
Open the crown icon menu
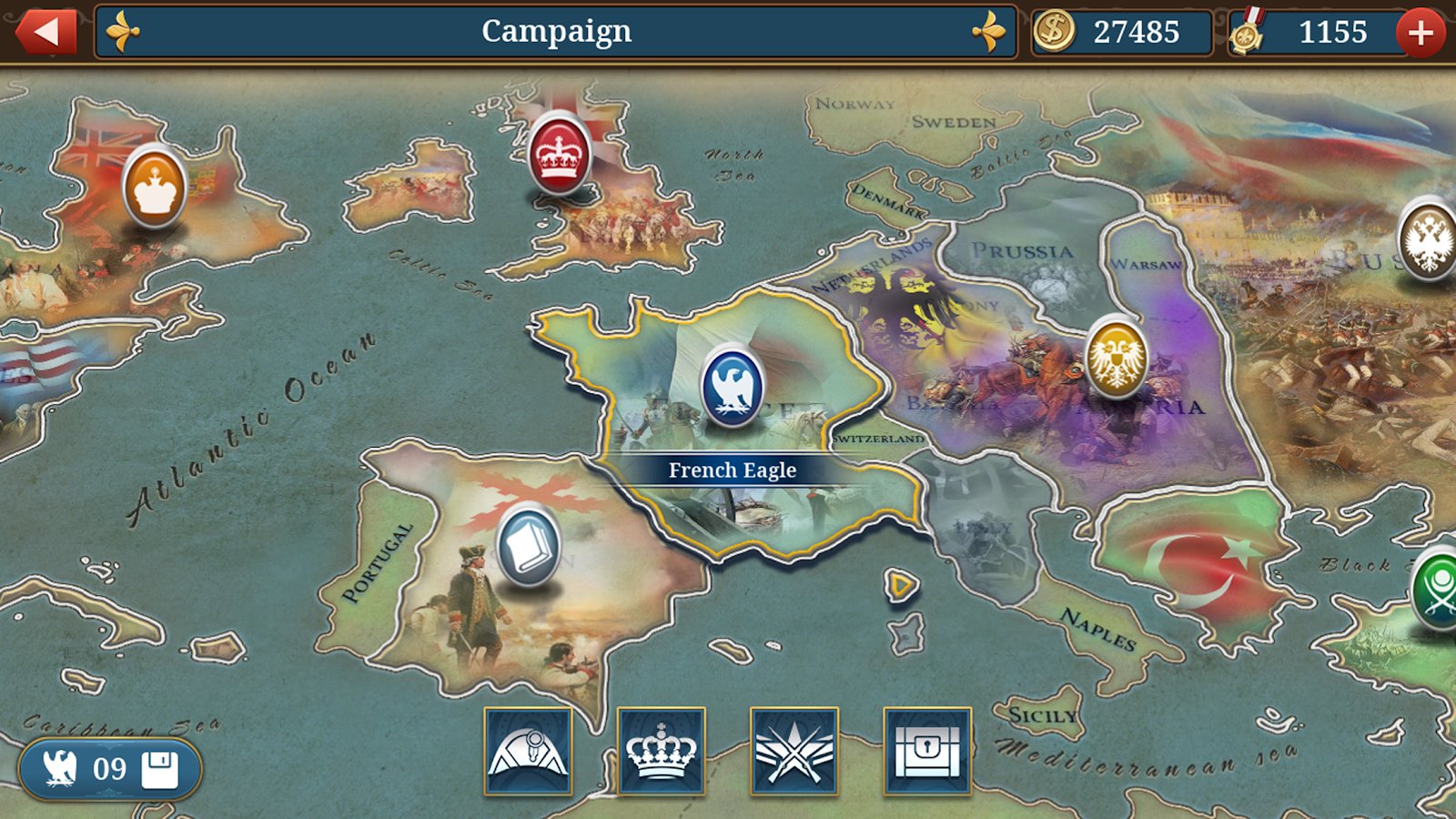pos(661,752)
